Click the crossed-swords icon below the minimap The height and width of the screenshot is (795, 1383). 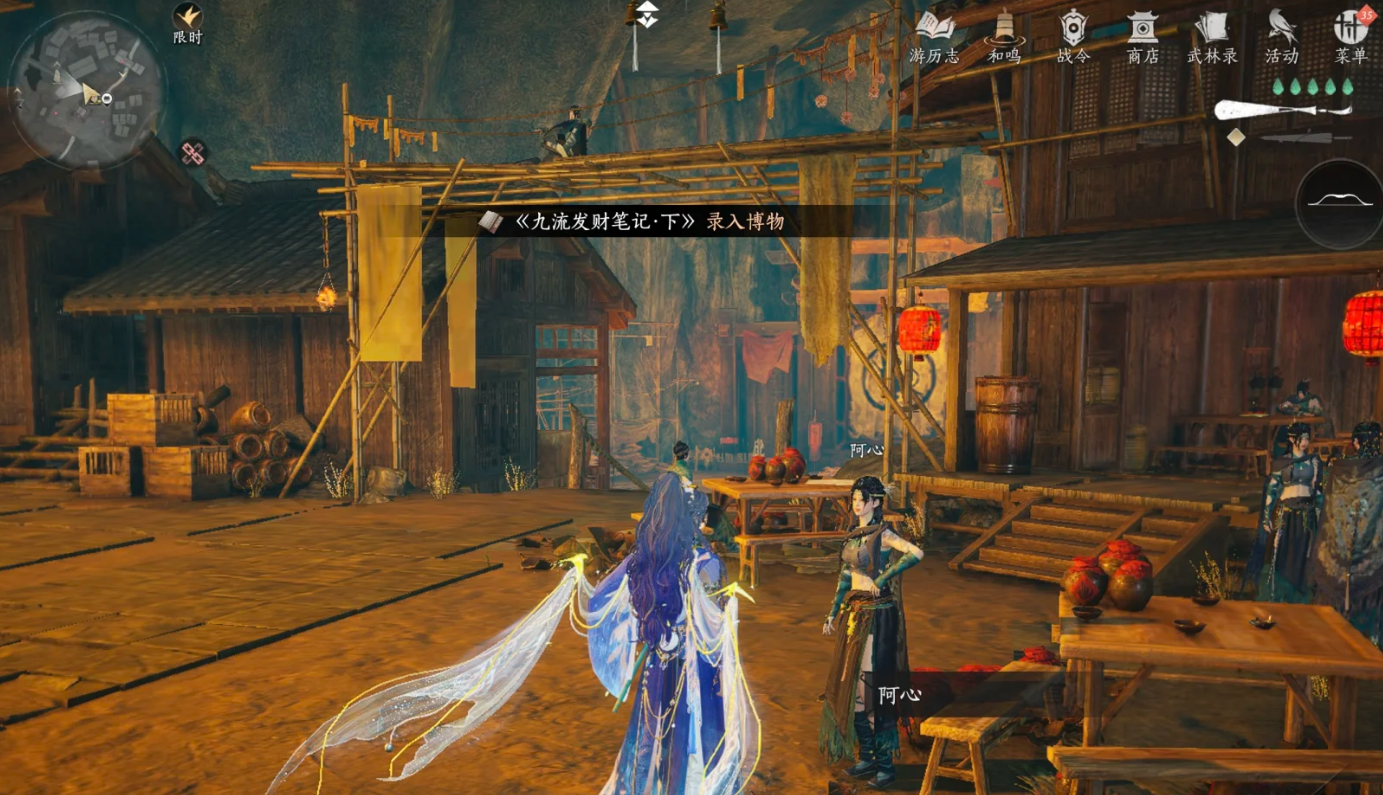194,153
